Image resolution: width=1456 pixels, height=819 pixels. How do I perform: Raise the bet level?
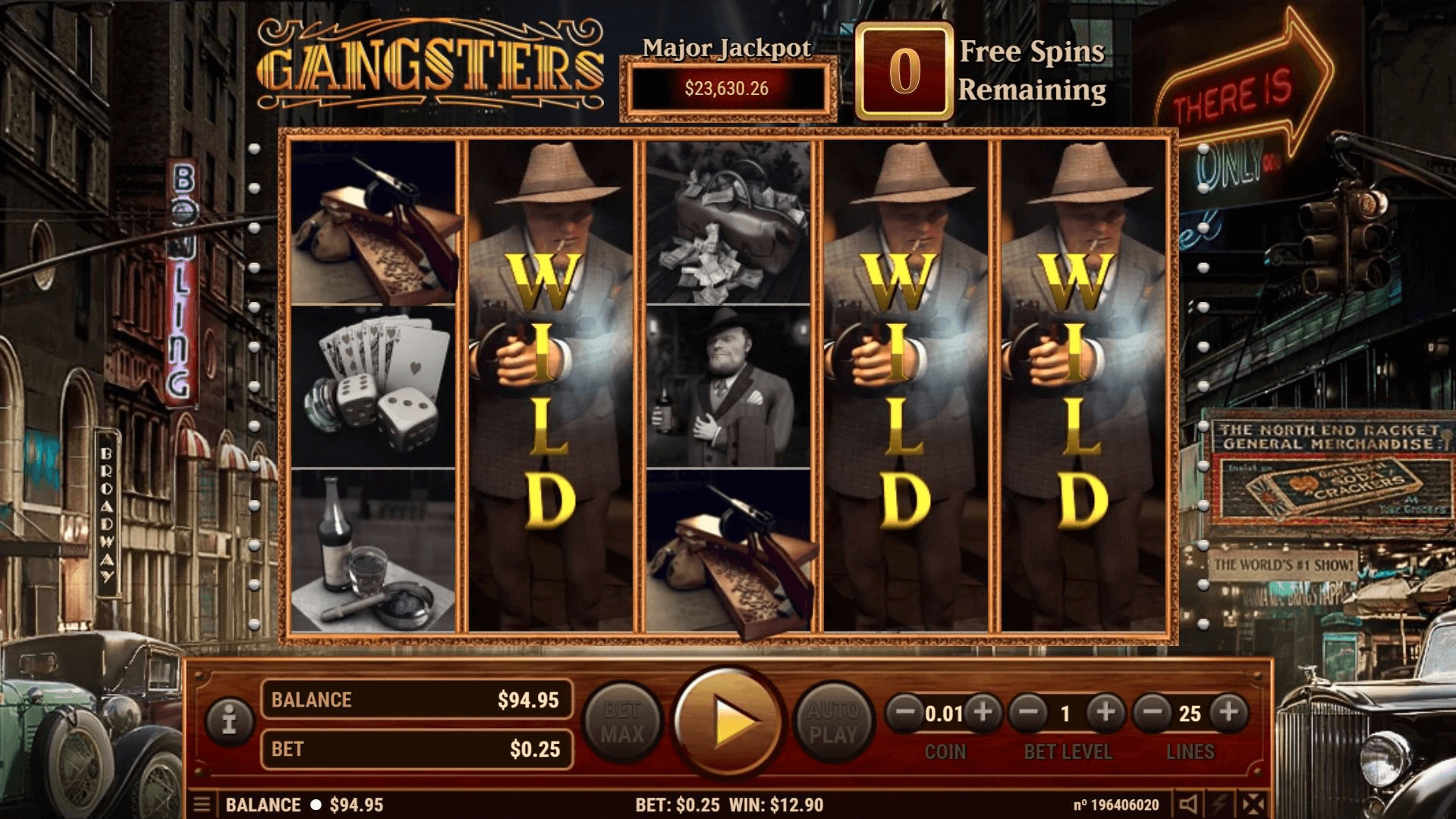[1105, 713]
